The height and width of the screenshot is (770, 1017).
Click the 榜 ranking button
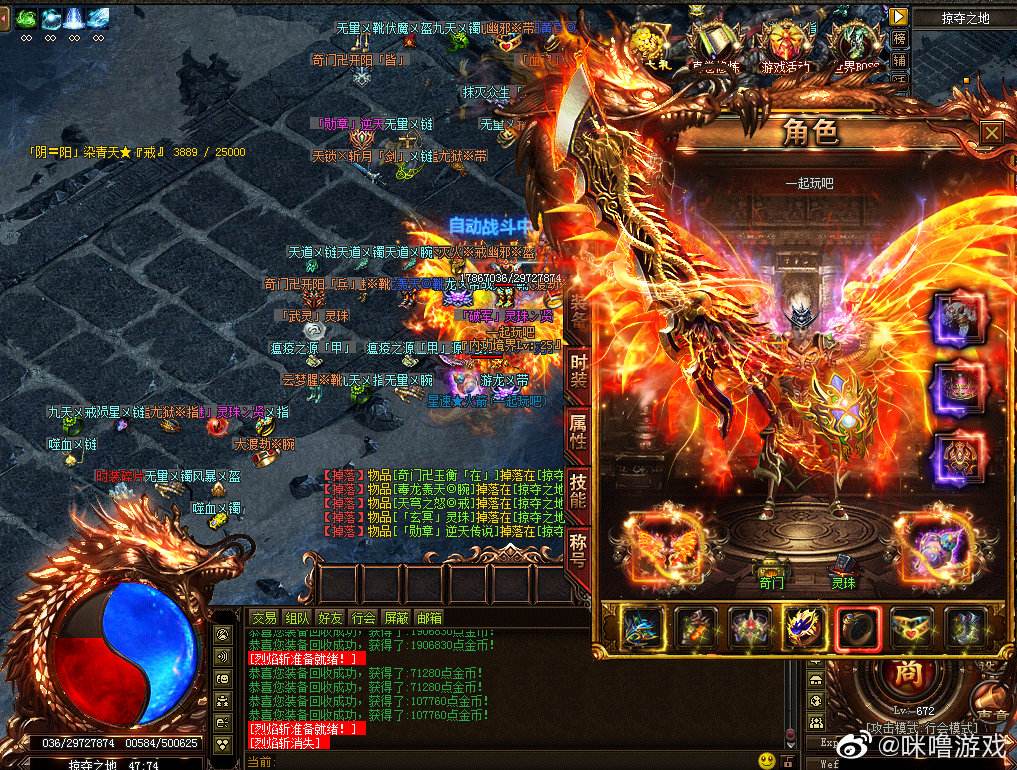coord(900,39)
